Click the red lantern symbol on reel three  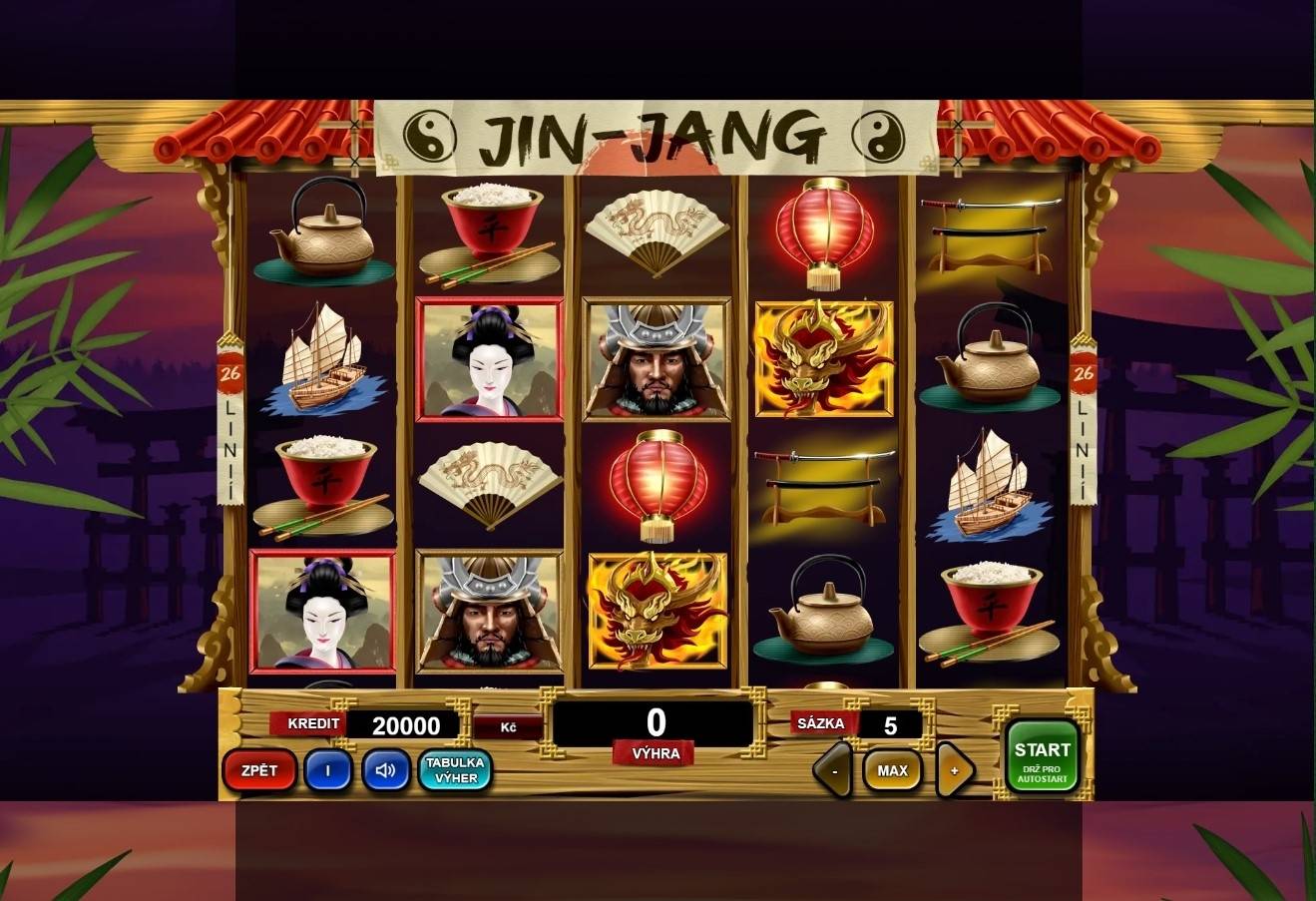pyautogui.click(x=658, y=479)
